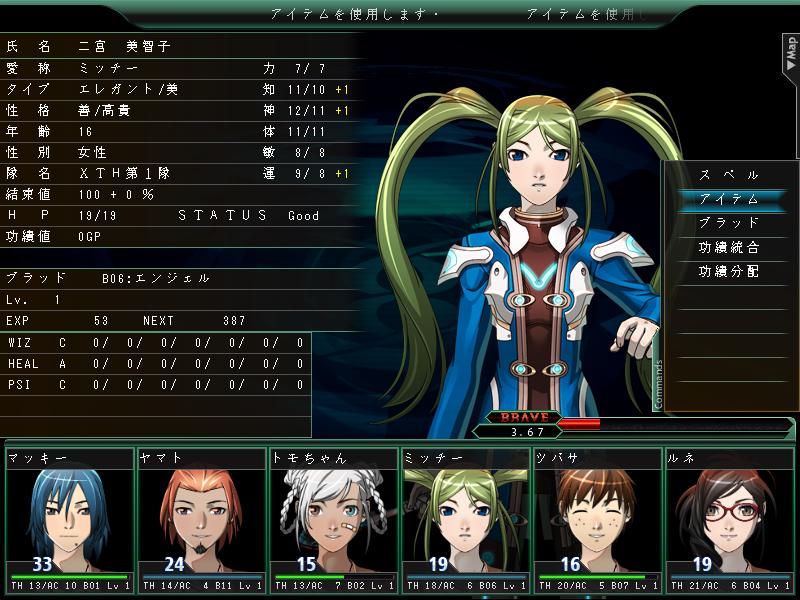Select 功績統合 from the command list
The width and height of the screenshot is (800, 600).
729,247
